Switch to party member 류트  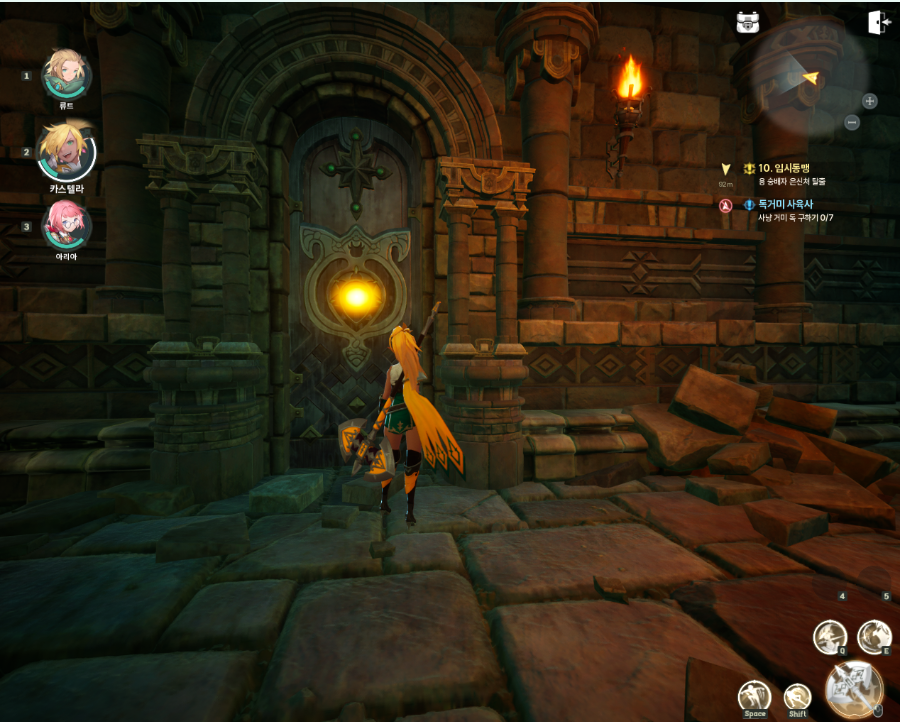tap(66, 74)
